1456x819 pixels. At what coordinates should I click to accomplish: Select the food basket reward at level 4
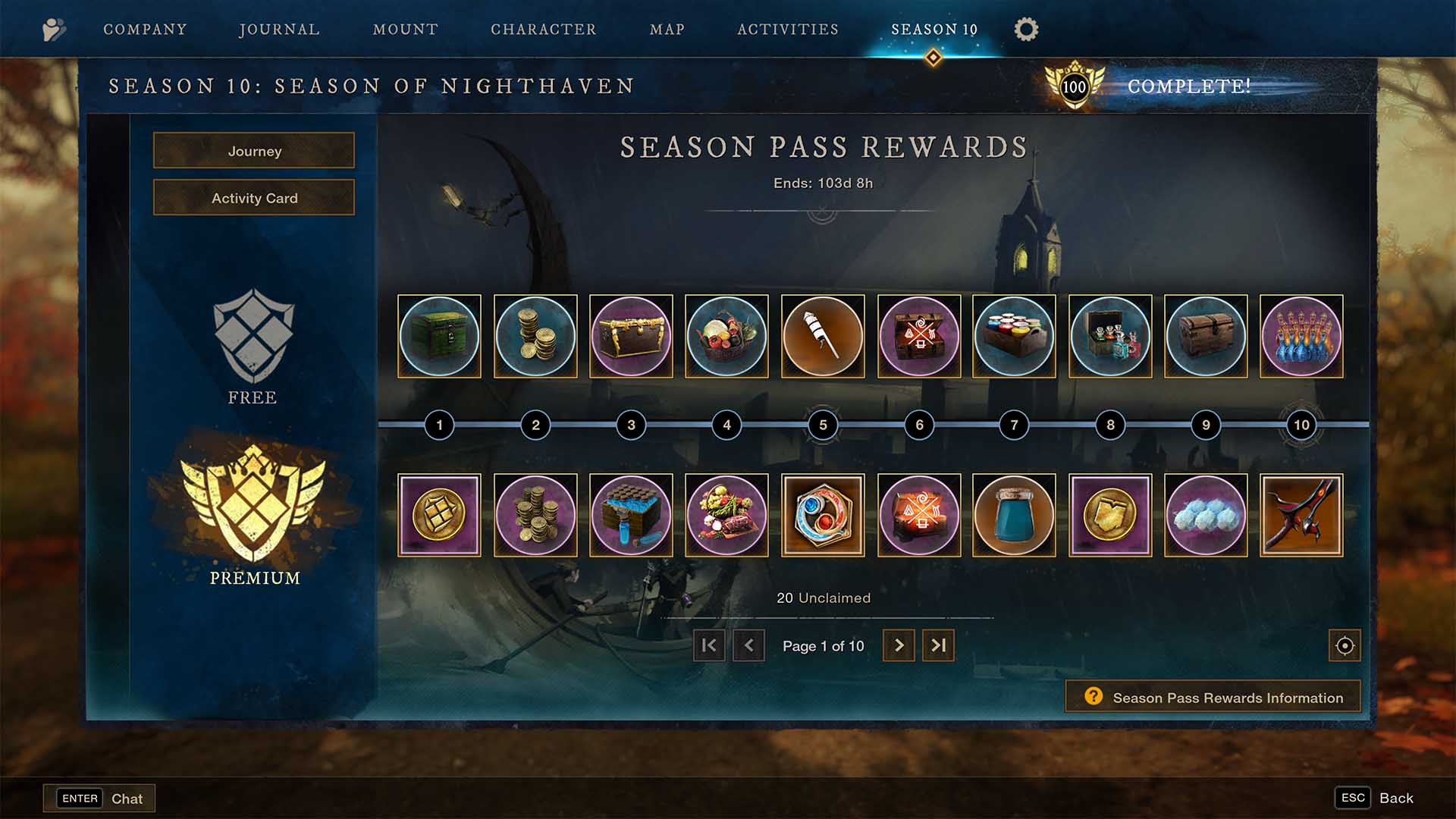pyautogui.click(x=726, y=337)
